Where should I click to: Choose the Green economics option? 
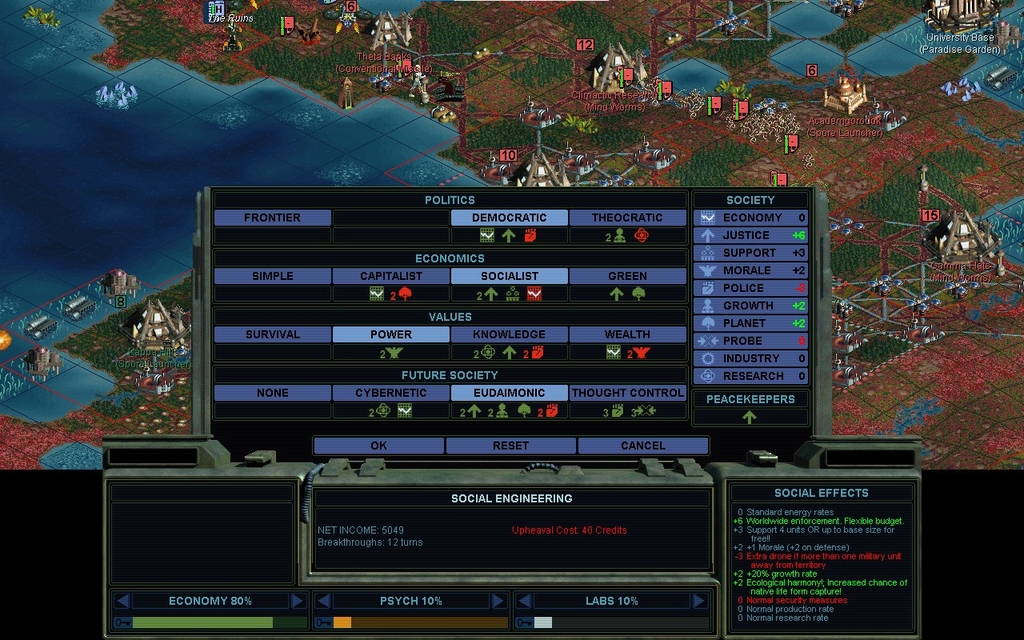(627, 276)
